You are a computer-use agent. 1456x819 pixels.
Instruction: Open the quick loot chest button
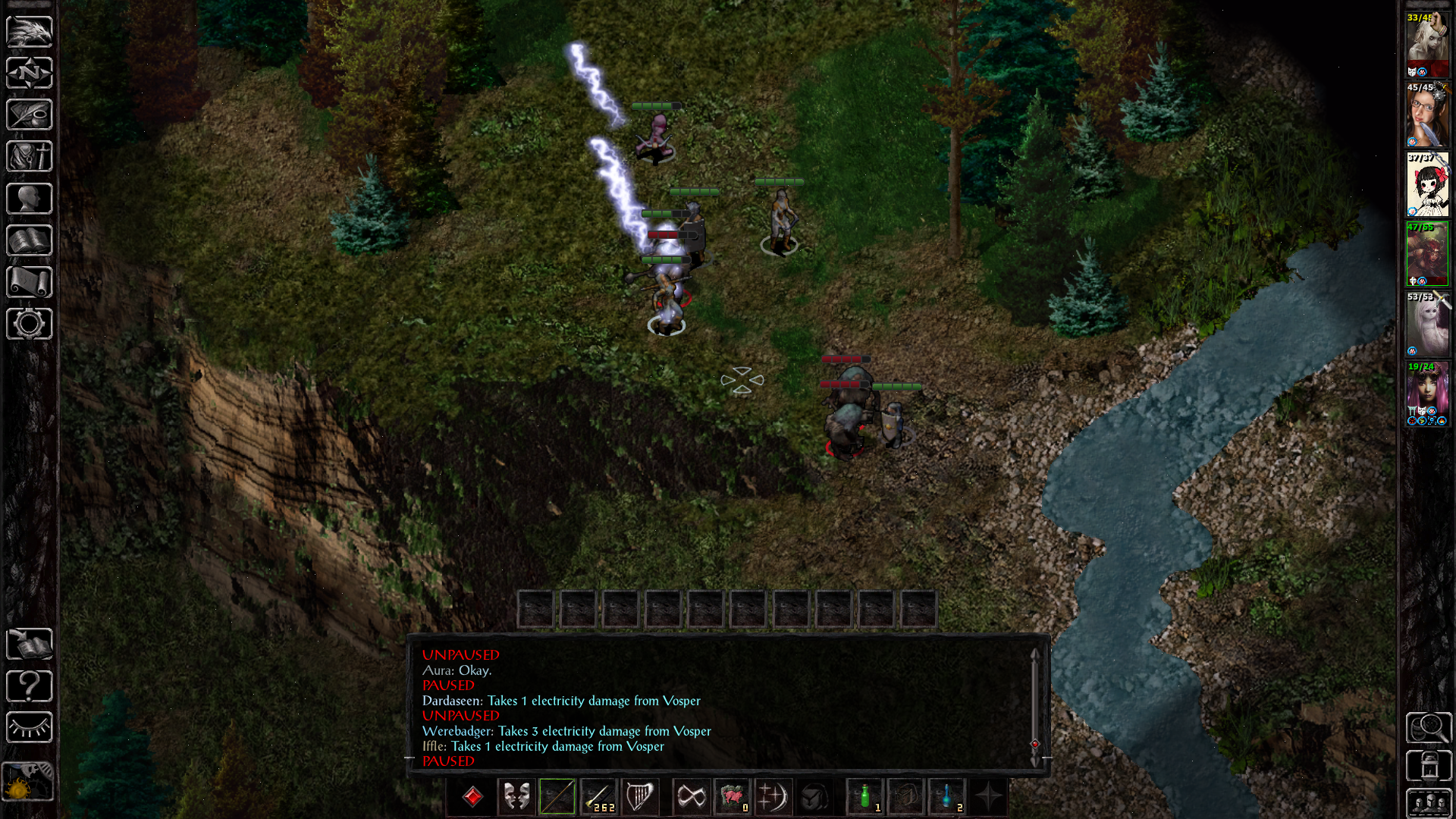pyautogui.click(x=1429, y=766)
